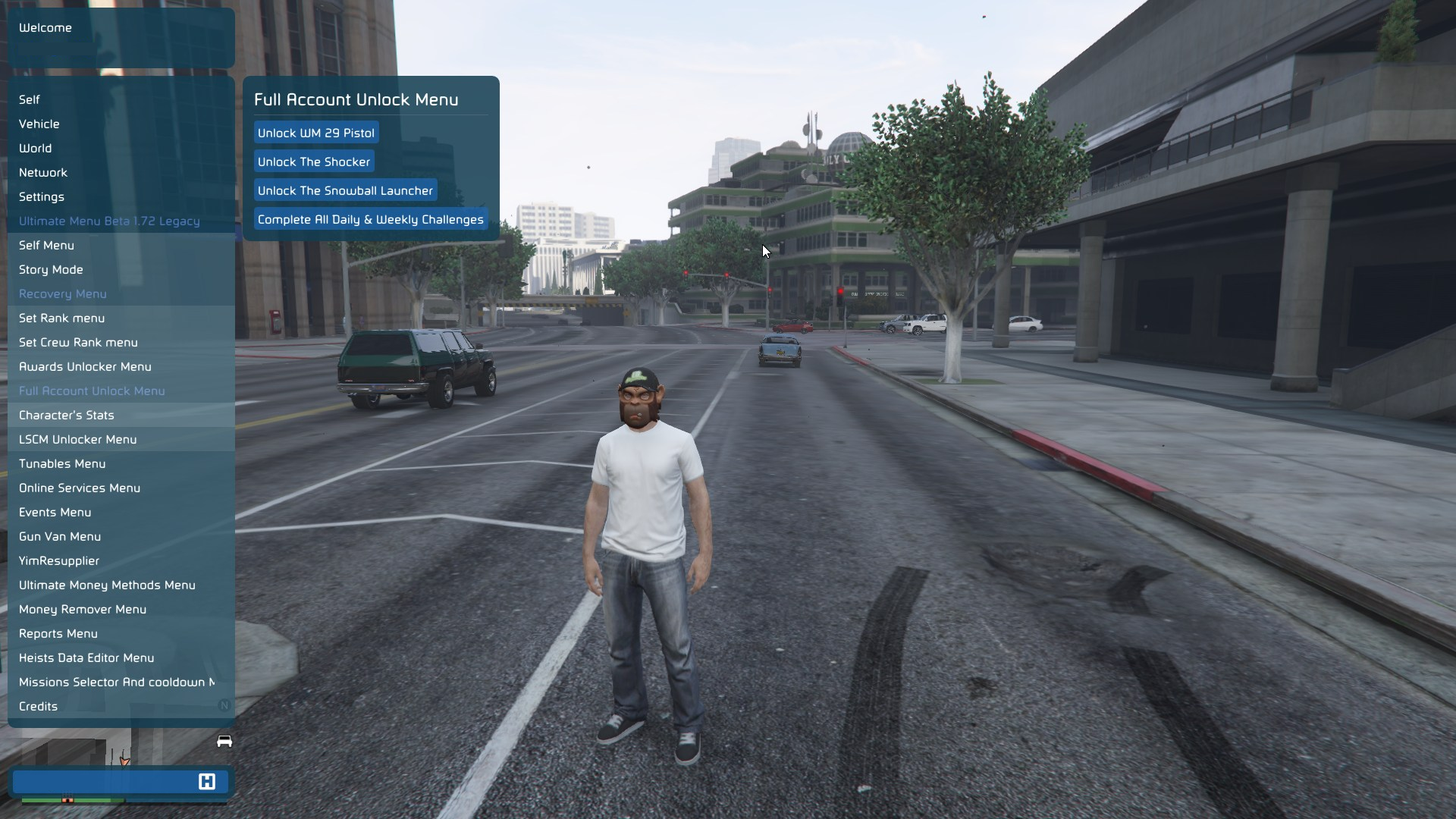This screenshot has height=819, width=1456.
Task: Go to Settings tab
Action: [41, 196]
